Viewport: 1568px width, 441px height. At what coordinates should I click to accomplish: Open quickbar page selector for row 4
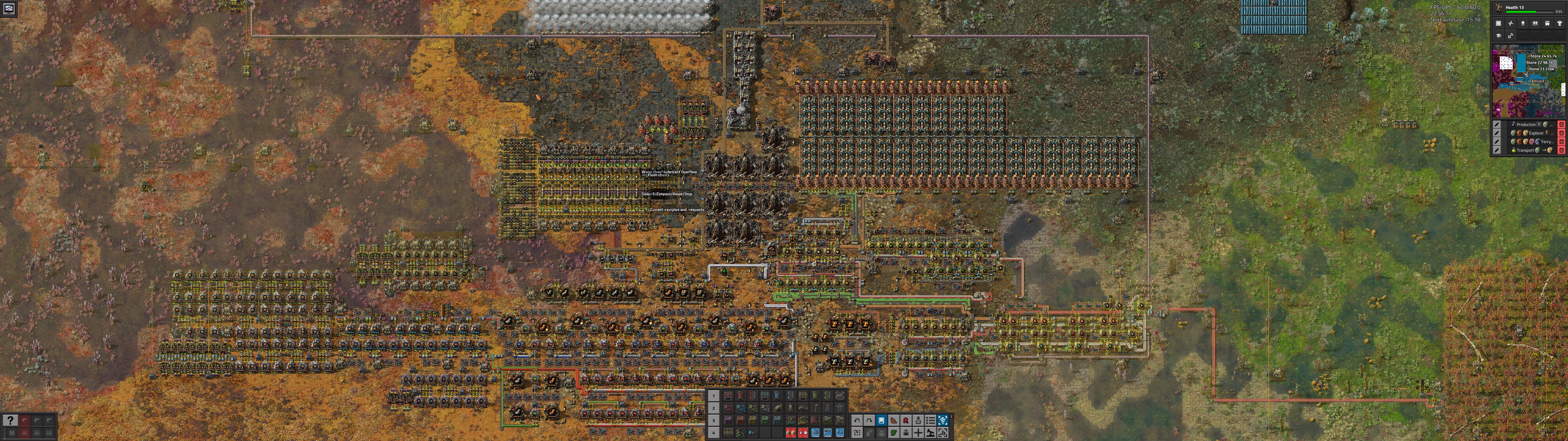tap(713, 432)
